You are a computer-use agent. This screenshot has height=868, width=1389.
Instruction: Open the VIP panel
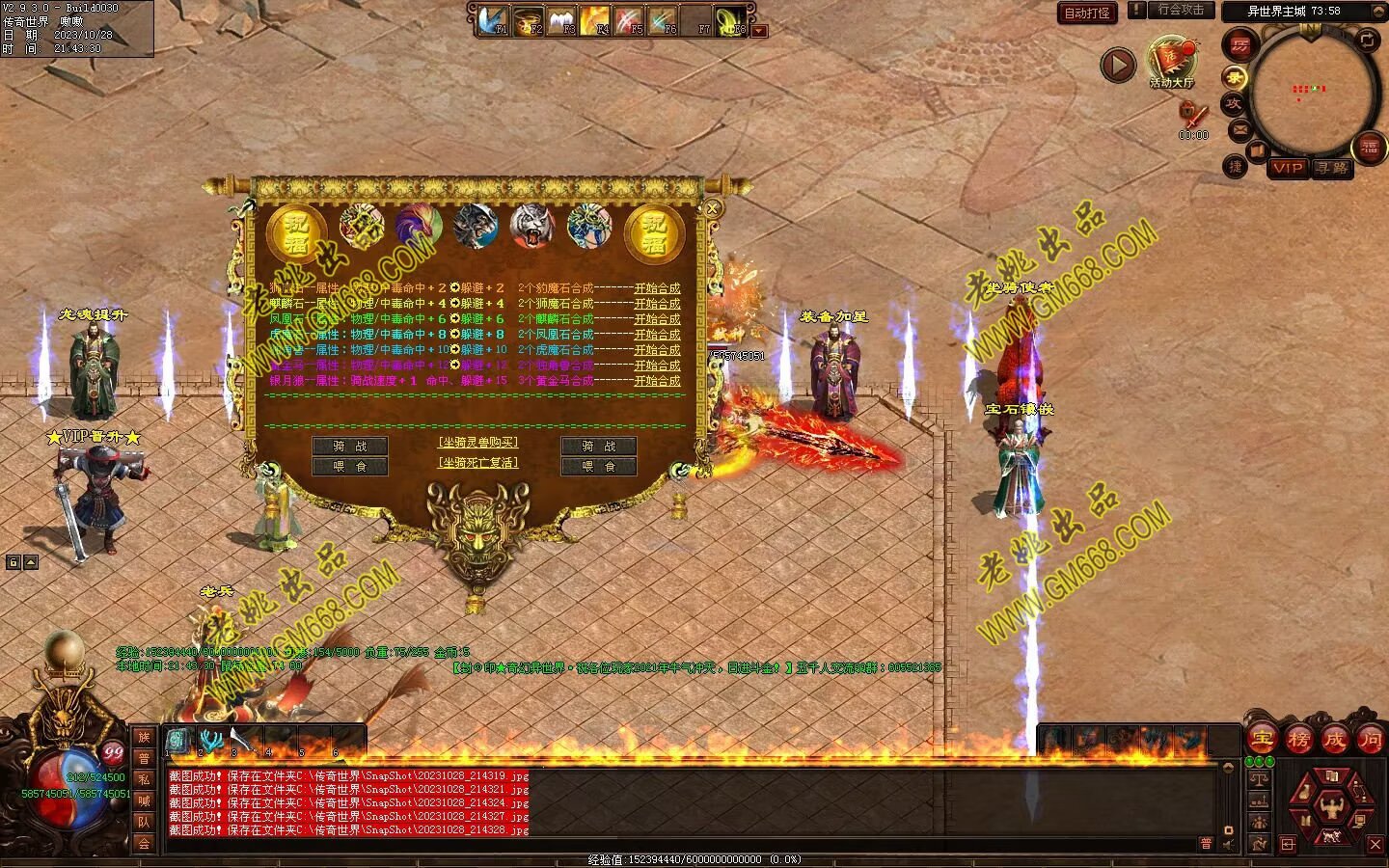tap(1287, 168)
